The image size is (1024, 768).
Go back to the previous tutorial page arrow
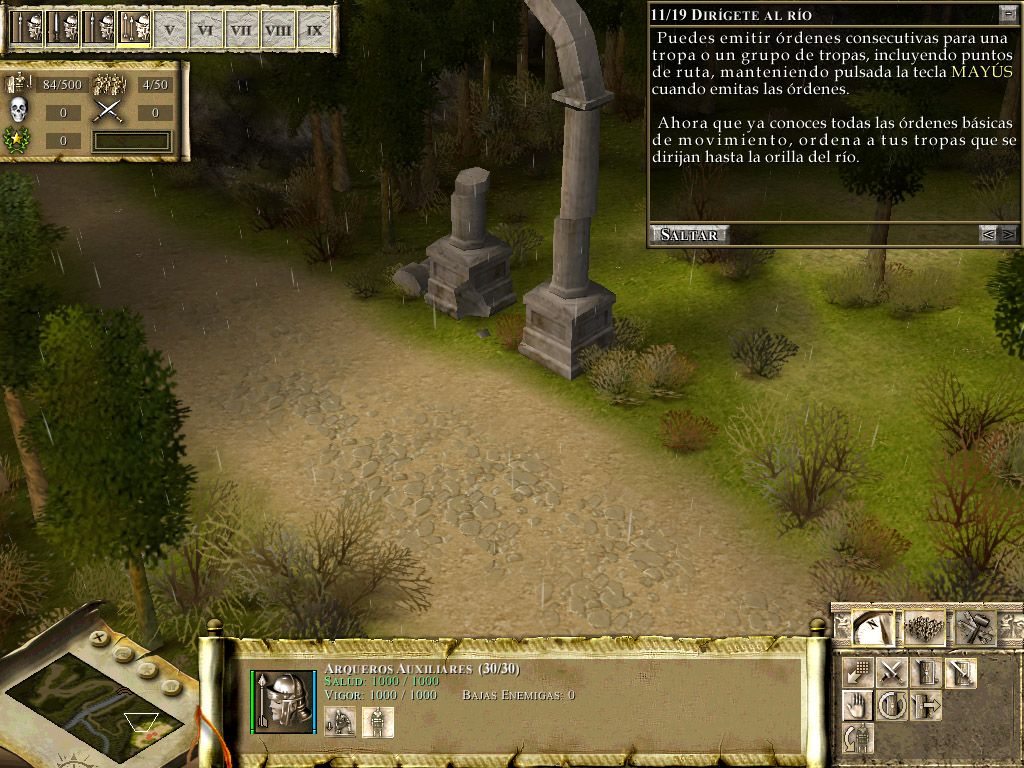pos(988,234)
